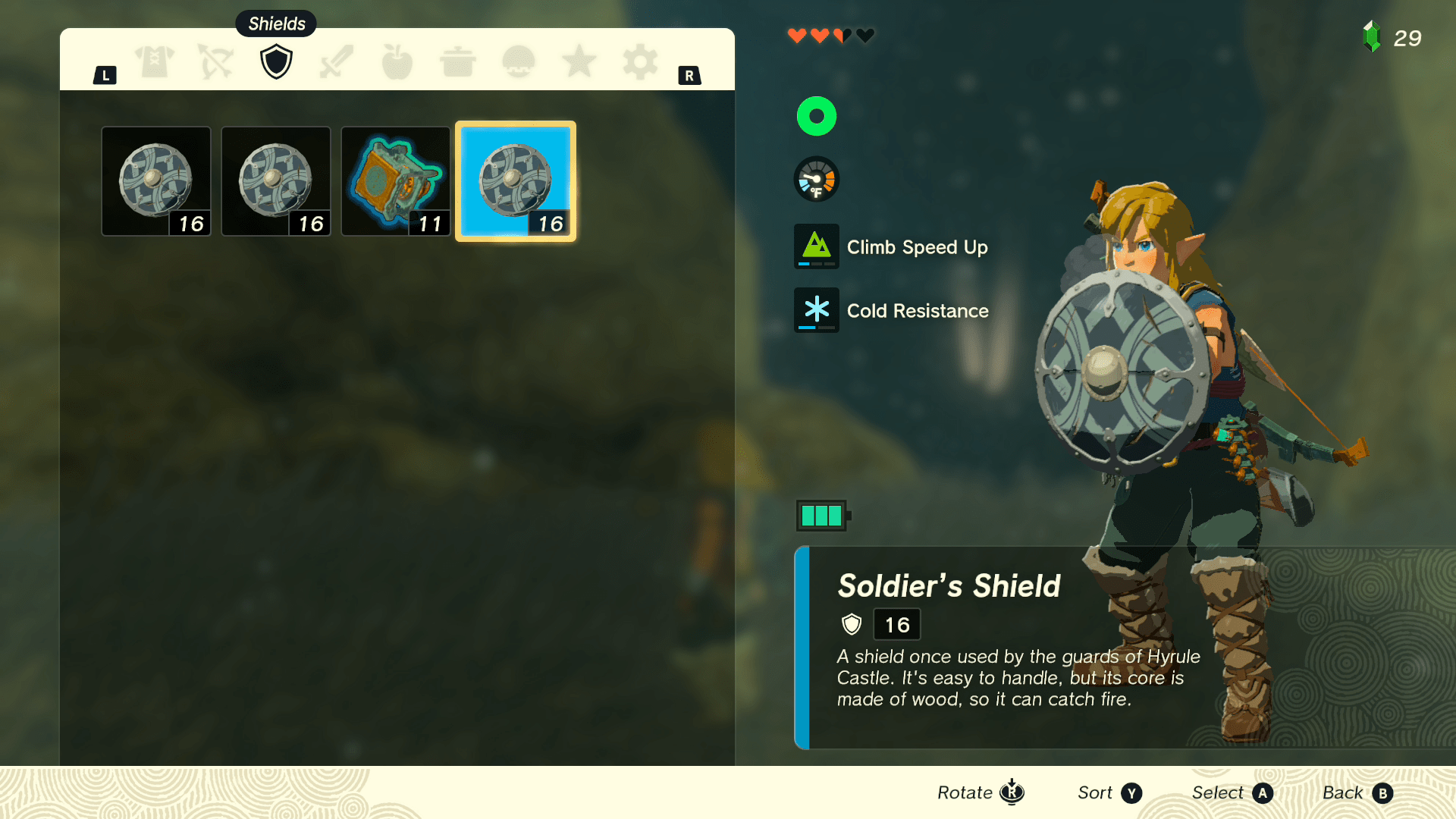The image size is (1456, 819).
Task: Open the Bows and Arrows tab
Action: [215, 62]
